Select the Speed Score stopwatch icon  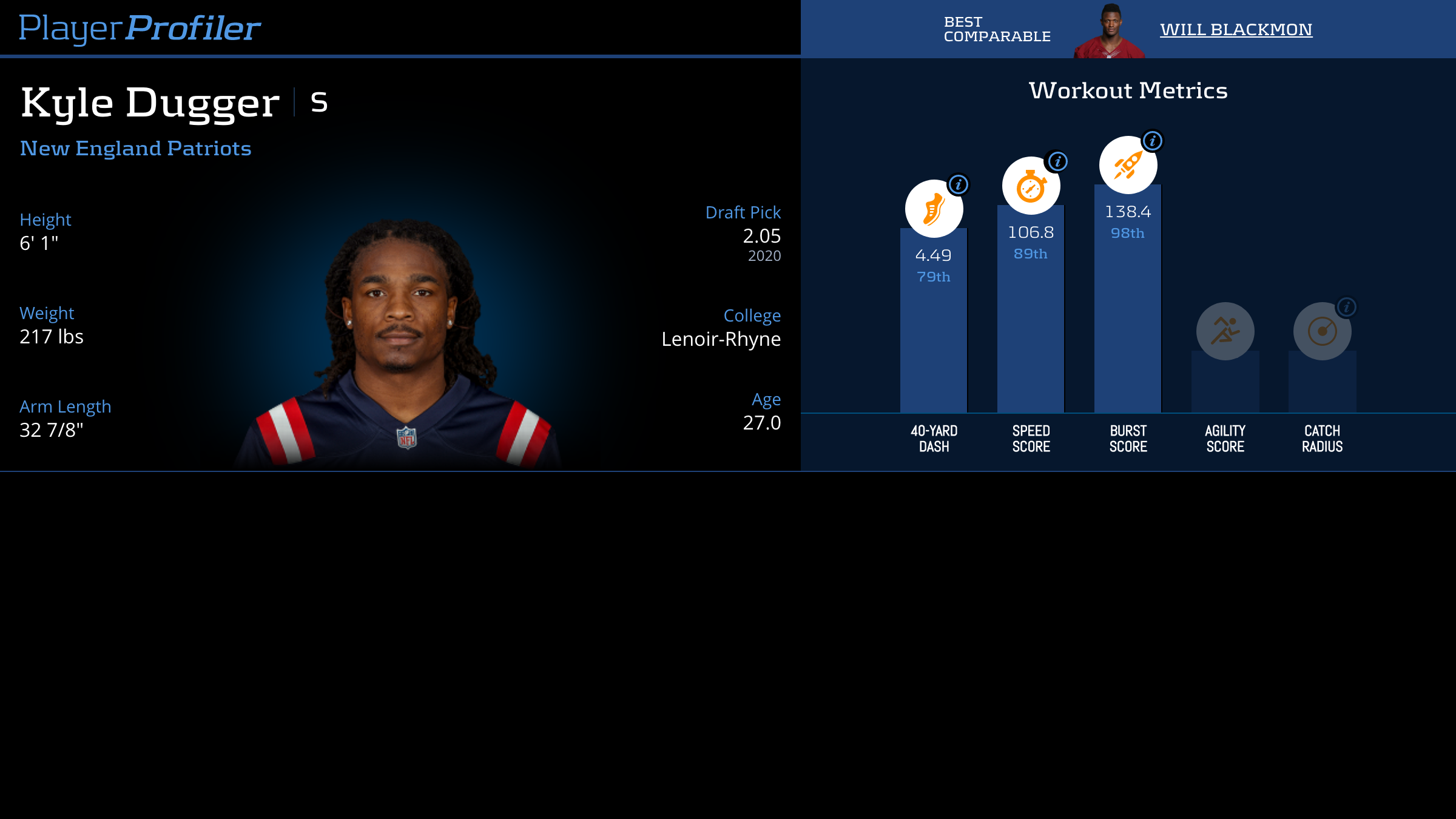point(1031,186)
